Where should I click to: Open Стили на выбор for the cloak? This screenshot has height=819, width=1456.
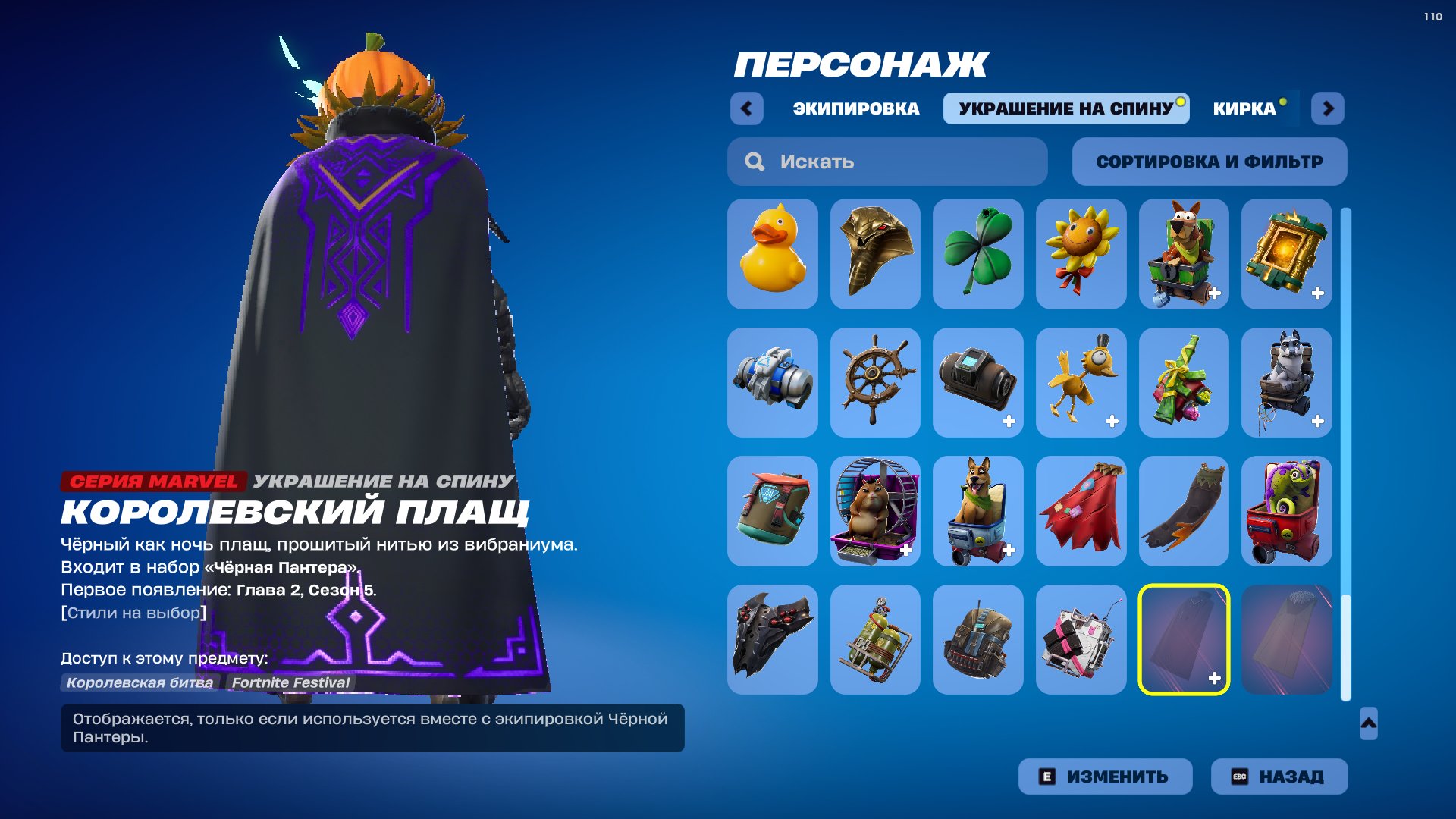(x=132, y=614)
